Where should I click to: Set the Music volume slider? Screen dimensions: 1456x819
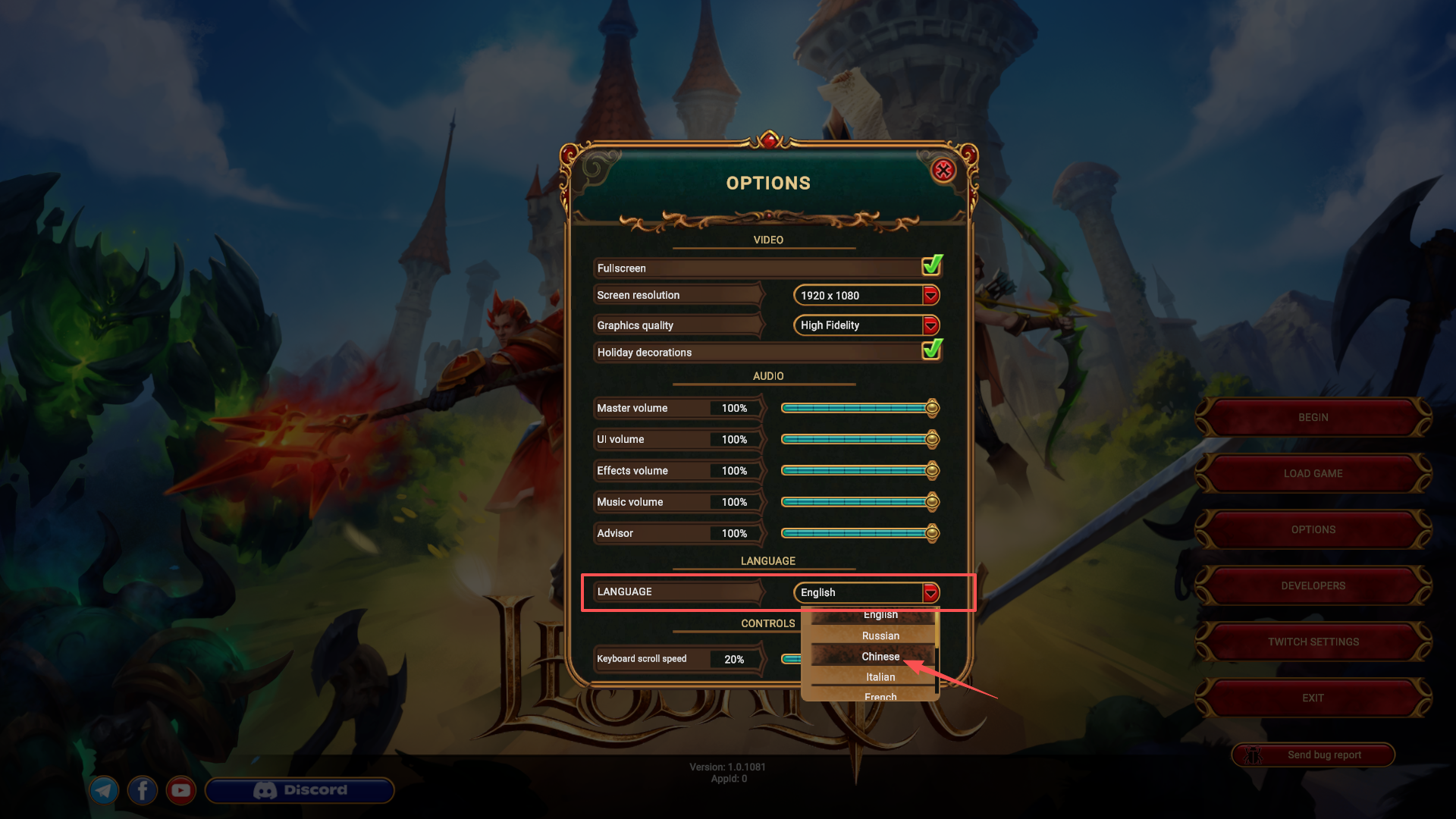coord(857,502)
